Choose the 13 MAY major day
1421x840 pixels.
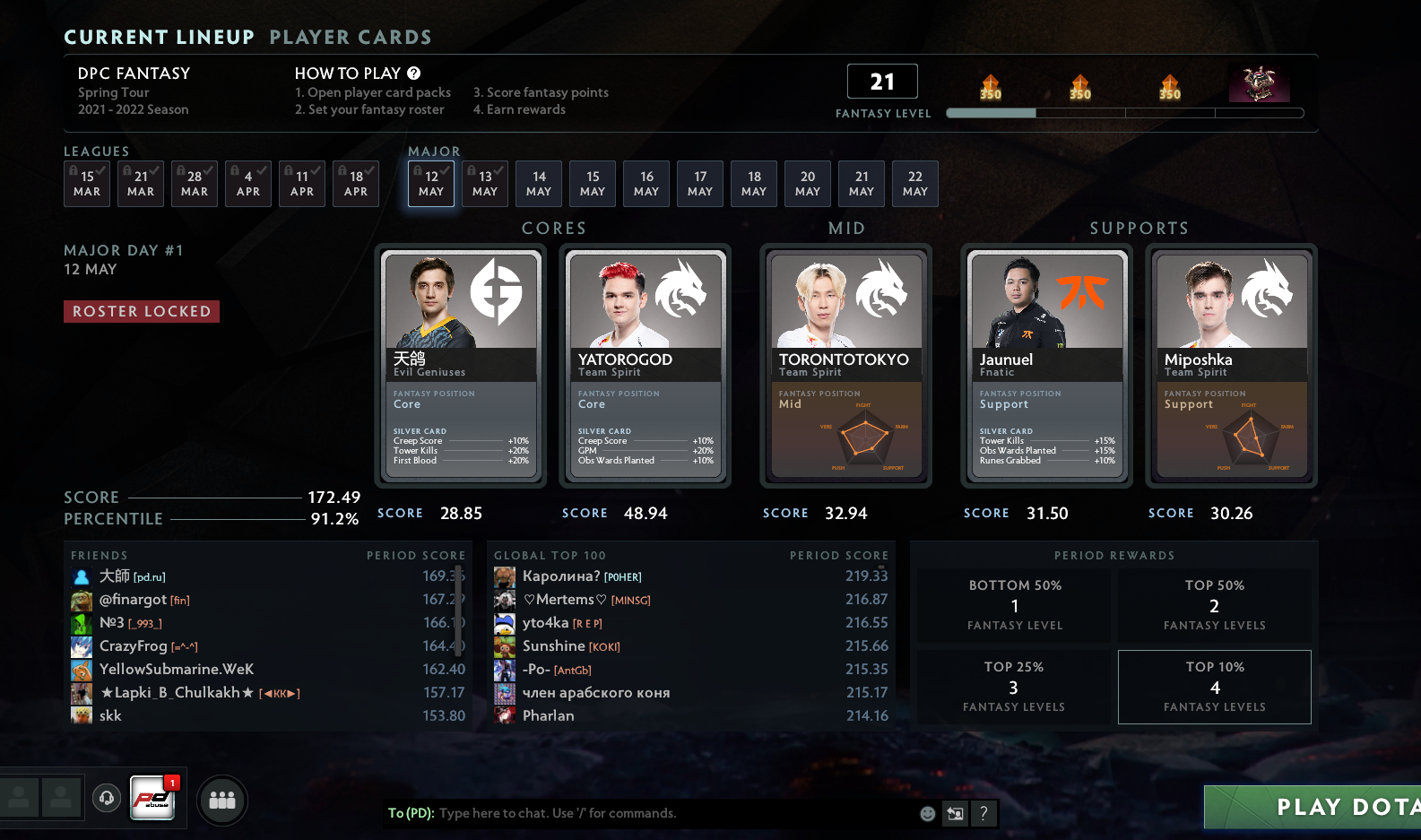(x=485, y=184)
